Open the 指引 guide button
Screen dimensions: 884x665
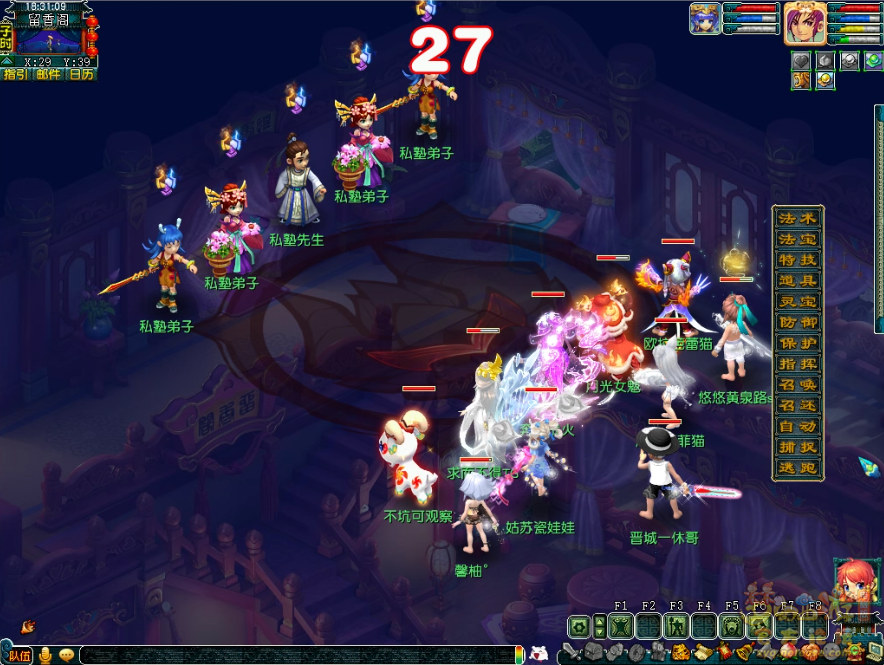tap(16, 74)
